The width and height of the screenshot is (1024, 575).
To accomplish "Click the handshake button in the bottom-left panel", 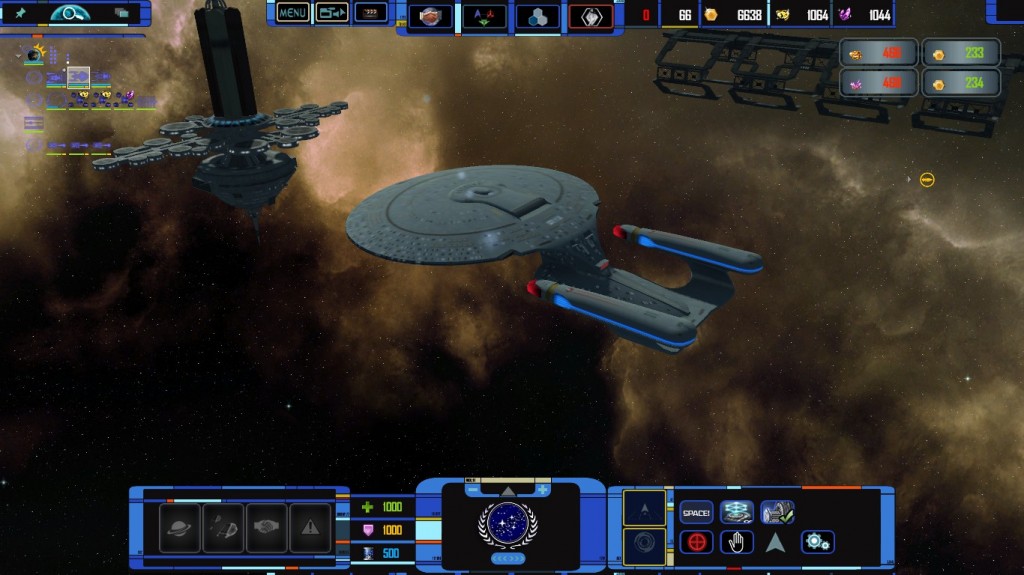I will pos(267,527).
